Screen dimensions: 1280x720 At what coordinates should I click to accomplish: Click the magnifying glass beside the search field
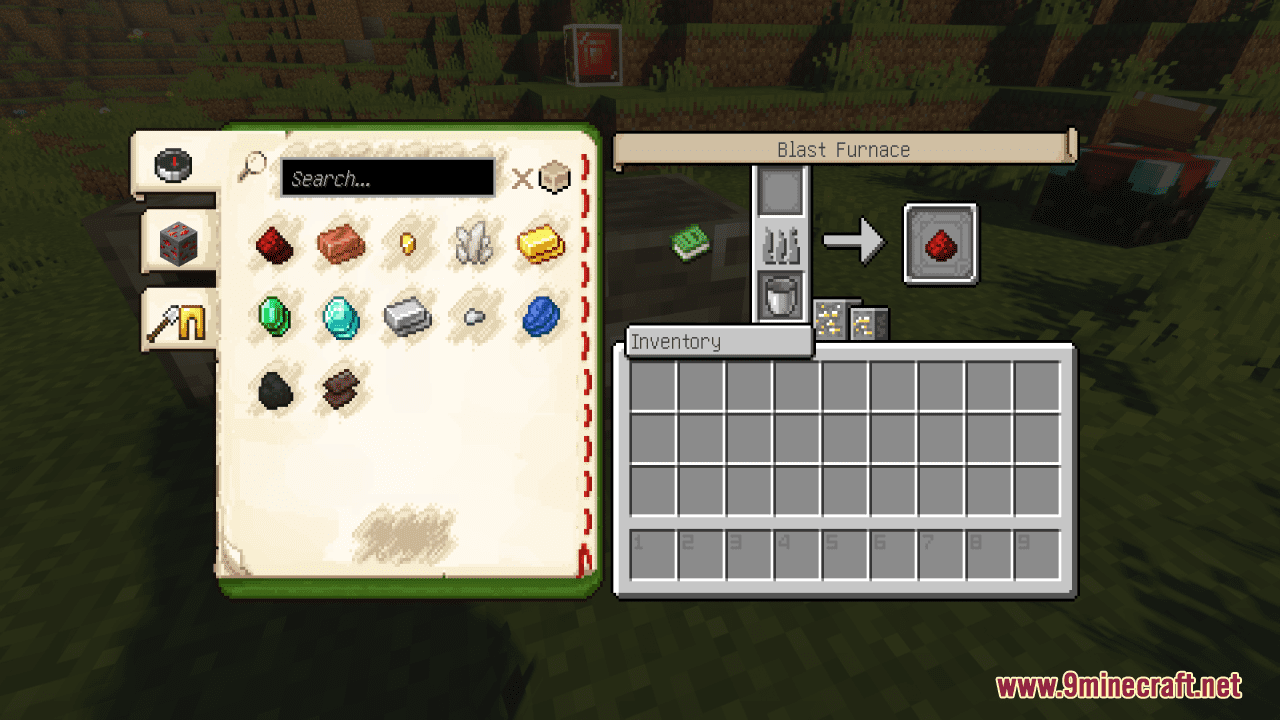point(257,165)
